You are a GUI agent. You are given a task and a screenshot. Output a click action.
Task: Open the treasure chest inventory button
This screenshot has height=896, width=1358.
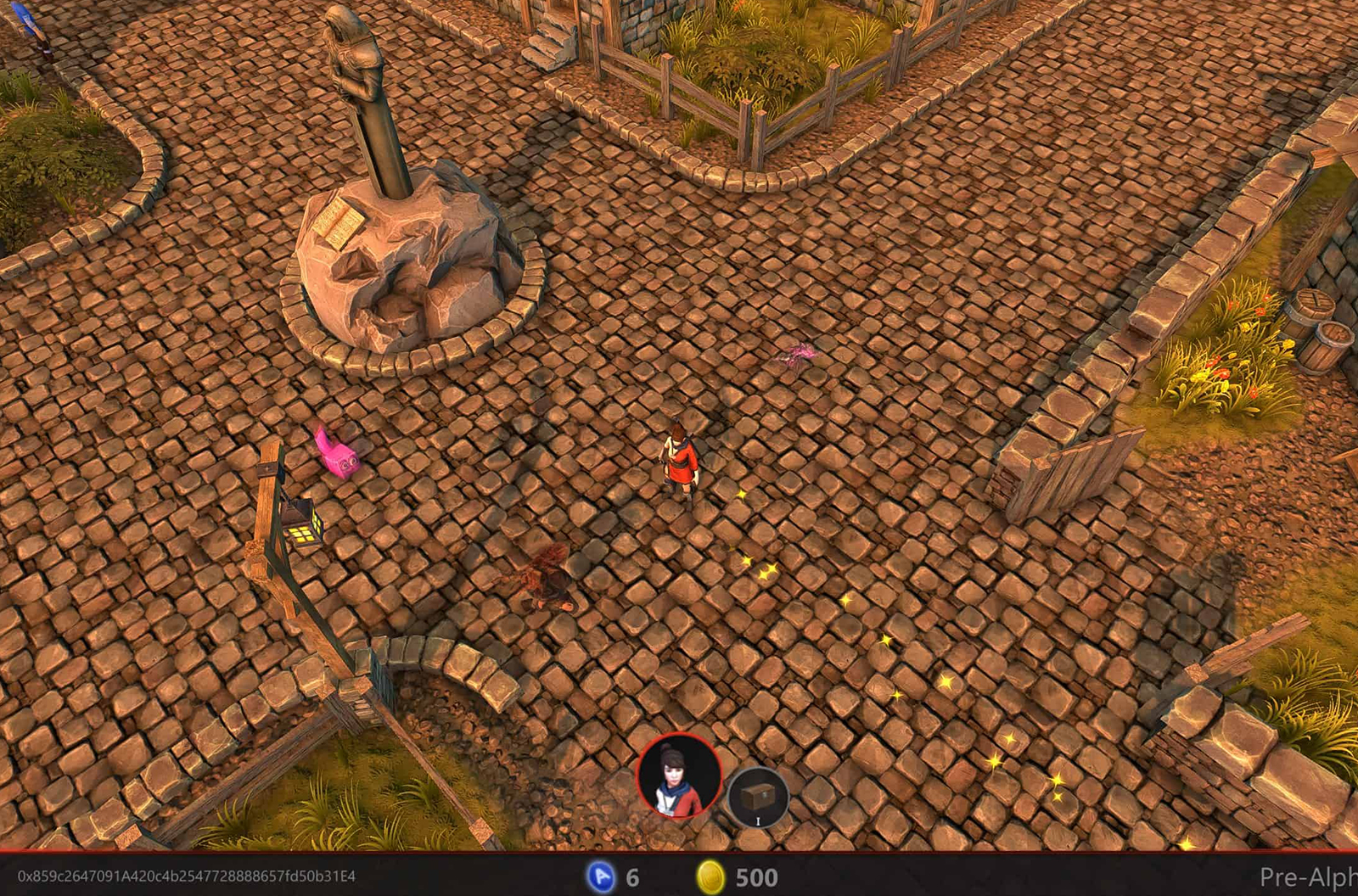coord(758,797)
